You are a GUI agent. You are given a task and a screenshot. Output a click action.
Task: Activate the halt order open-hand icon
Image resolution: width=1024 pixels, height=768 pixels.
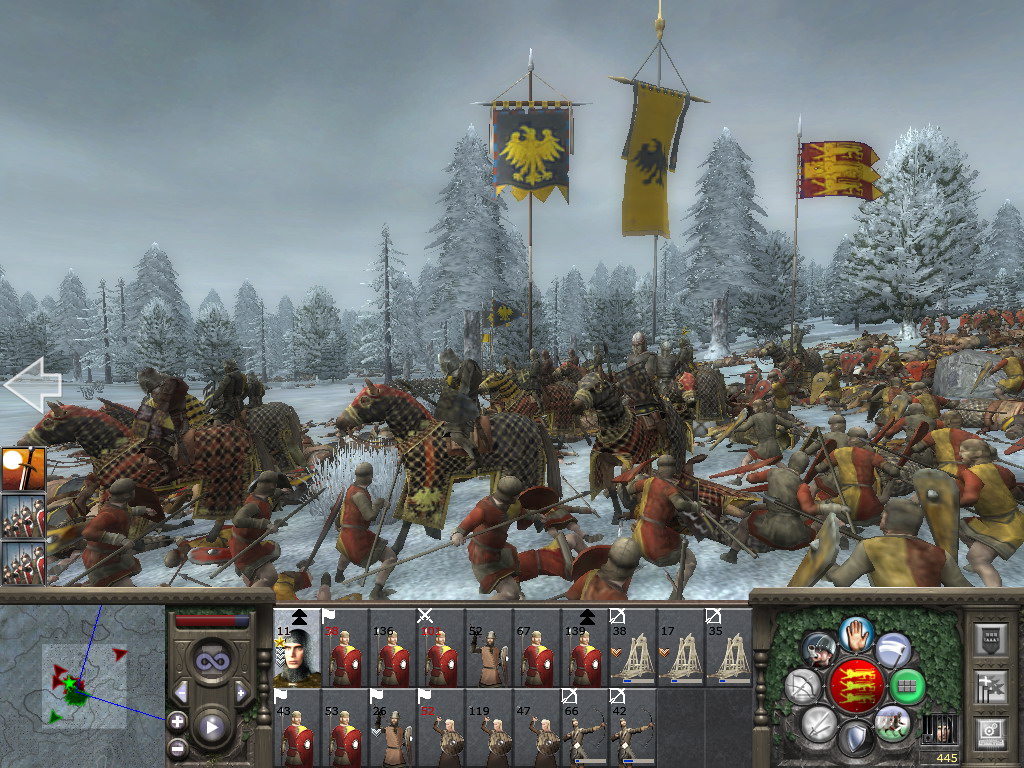tap(857, 633)
